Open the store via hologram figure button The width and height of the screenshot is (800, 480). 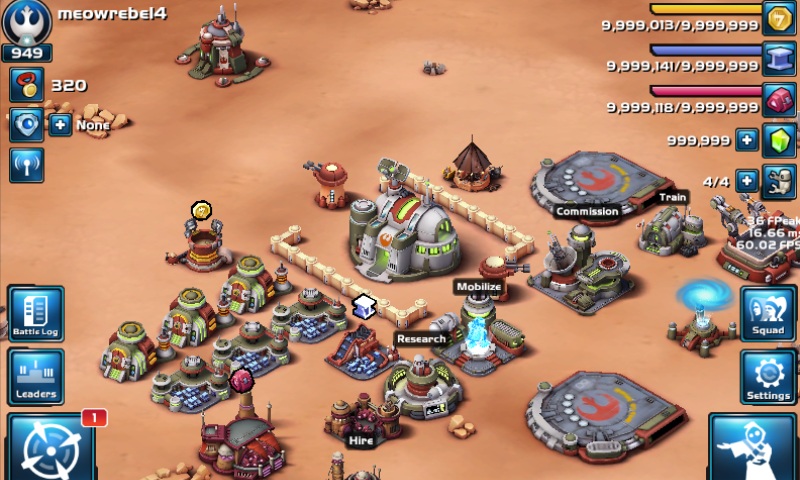coord(753,448)
